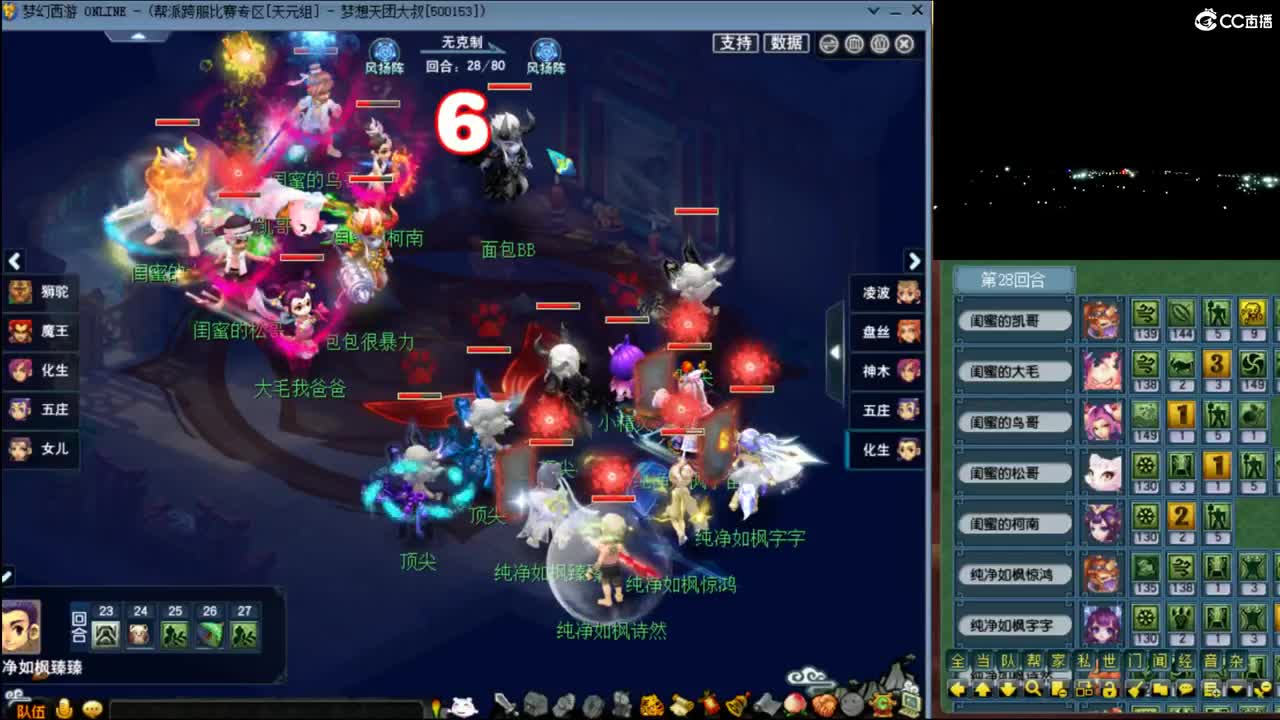Toggle the padlock icon in the chat toolbar
The width and height of the screenshot is (1280, 720).
click(x=1109, y=686)
